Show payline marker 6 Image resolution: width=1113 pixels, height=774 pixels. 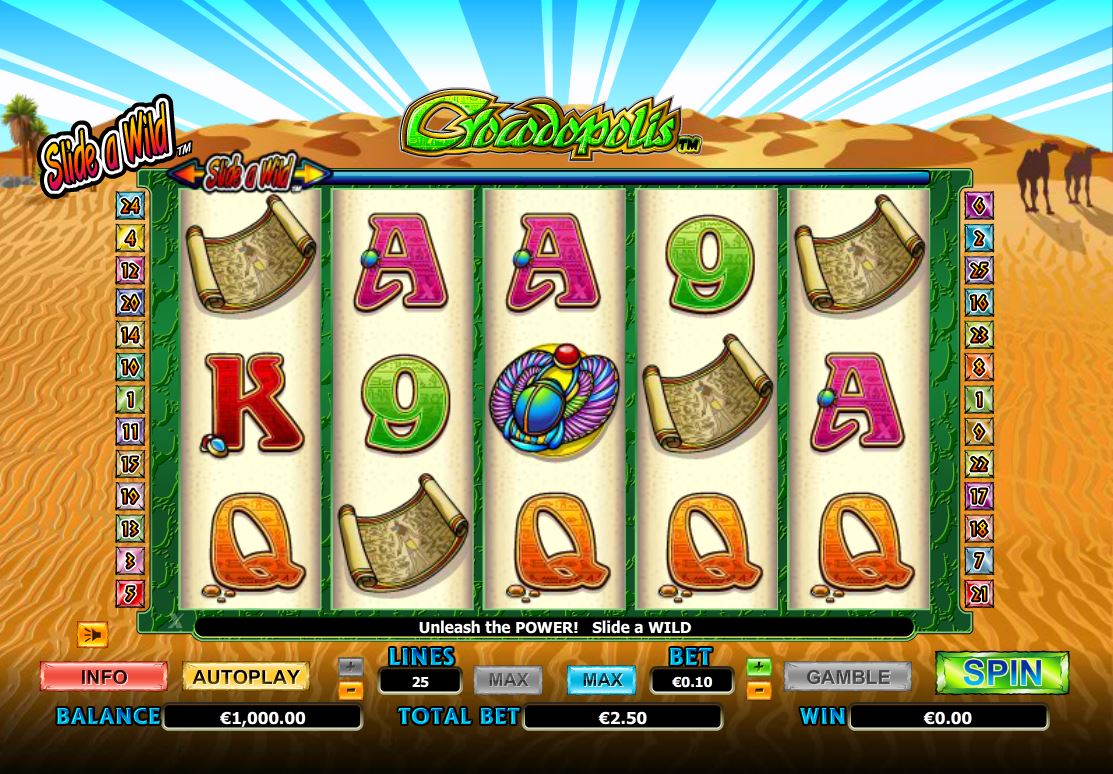click(978, 206)
